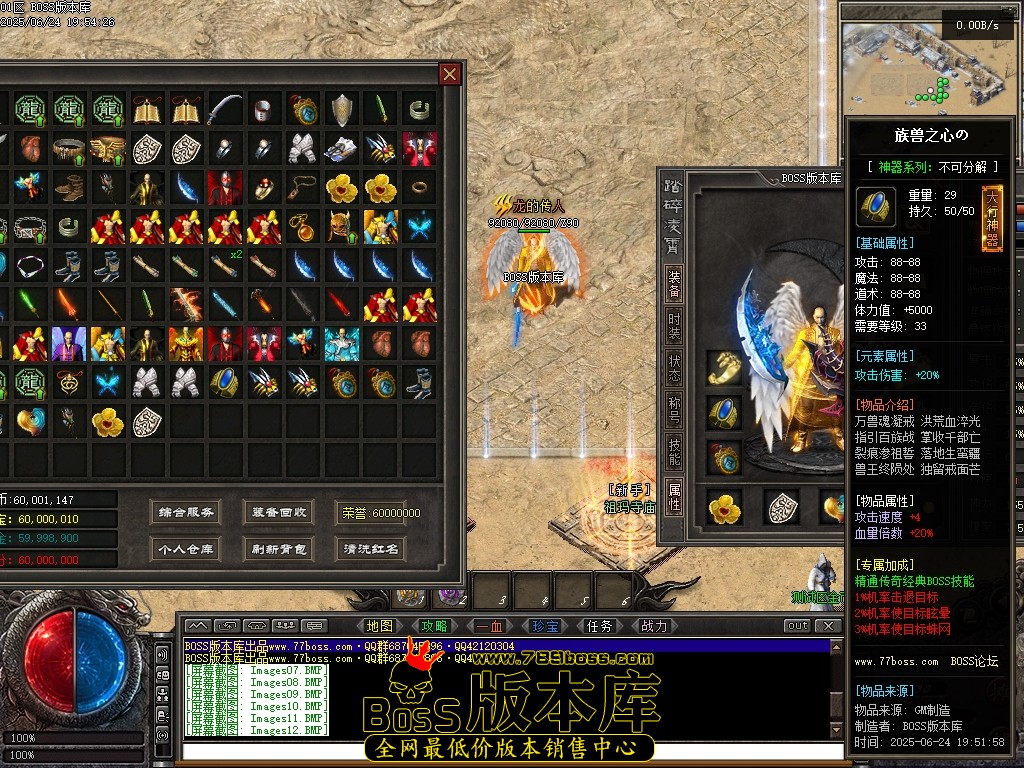Image resolution: width=1024 pixels, height=768 pixels.
Task: Open the 攻略 guide button
Action: (435, 626)
